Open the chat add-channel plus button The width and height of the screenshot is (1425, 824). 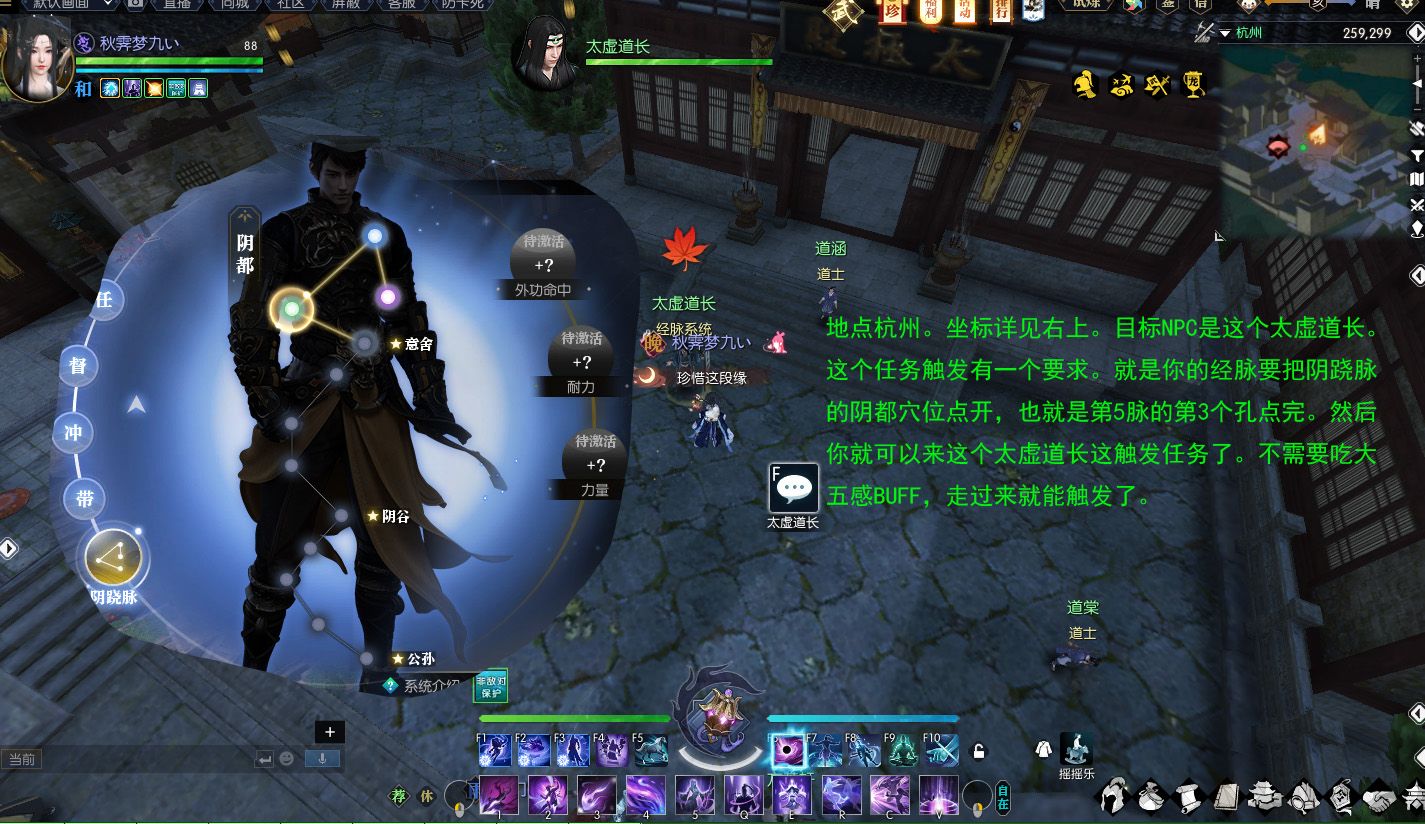pyautogui.click(x=330, y=732)
